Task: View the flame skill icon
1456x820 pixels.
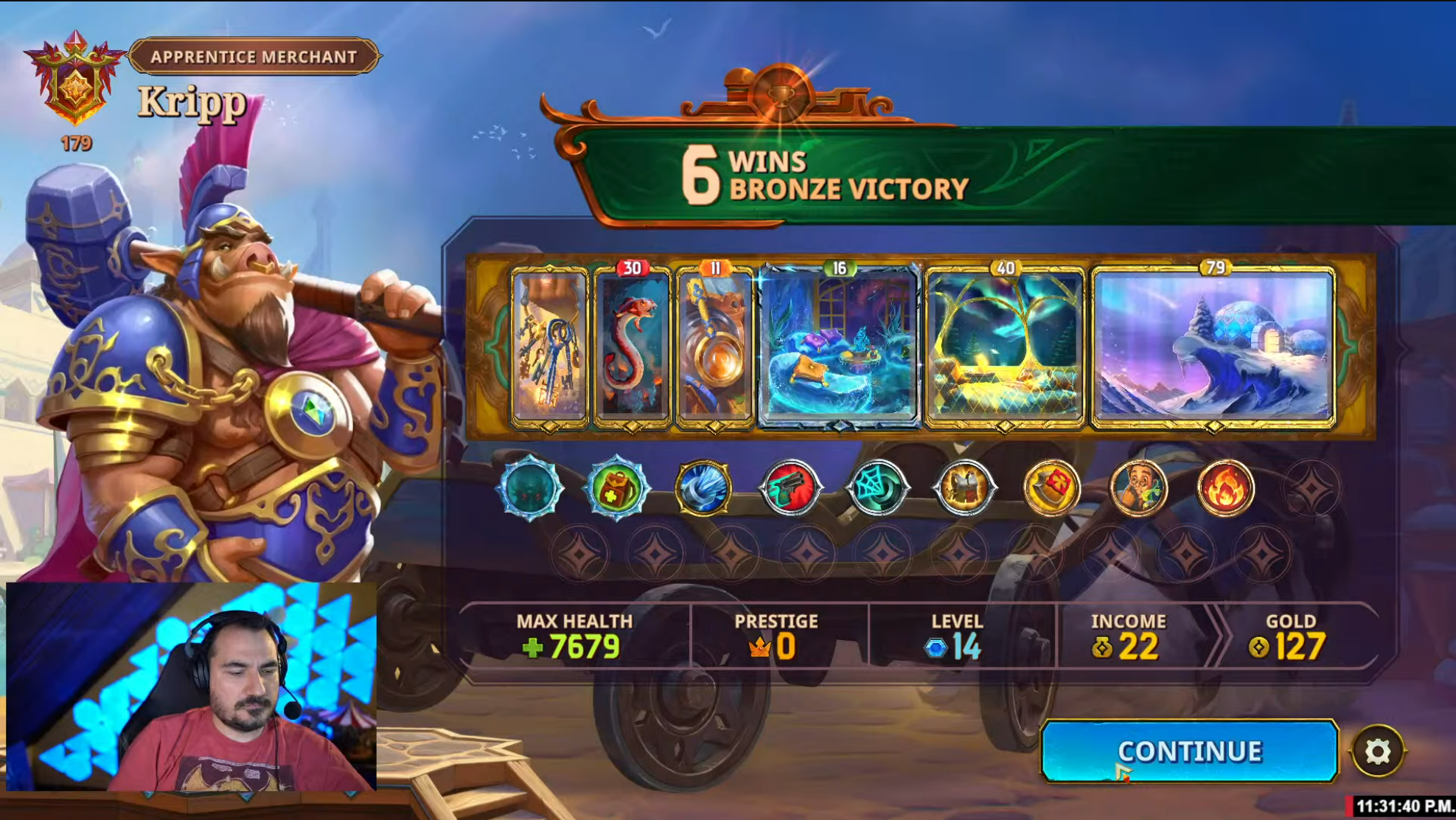Action: click(x=1225, y=487)
